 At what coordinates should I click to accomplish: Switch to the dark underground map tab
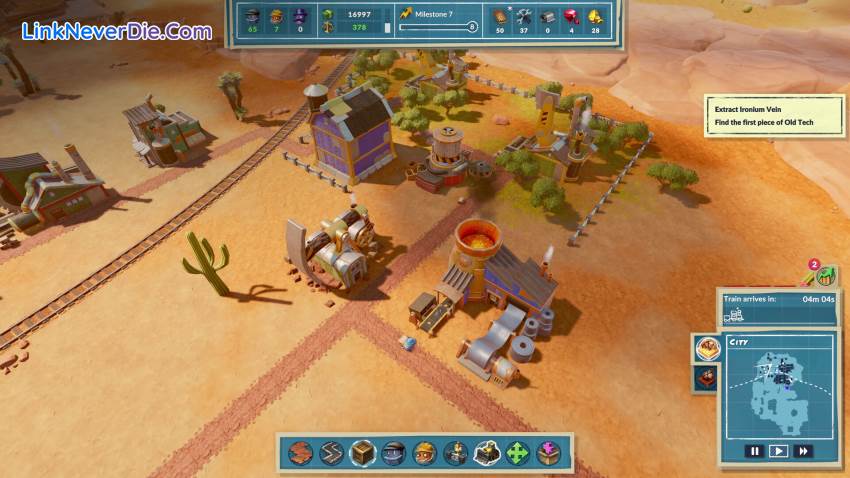coord(706,378)
